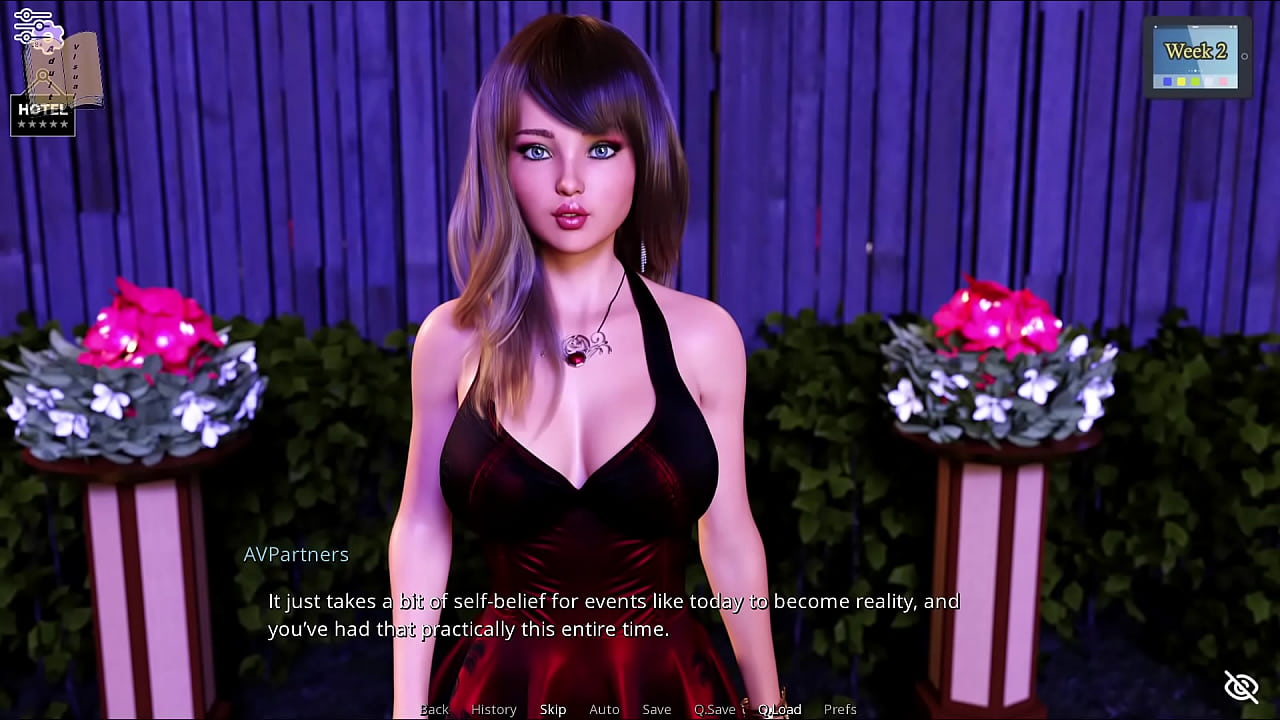
Task: Open the Adult Visual book icon
Action: click(x=76, y=68)
